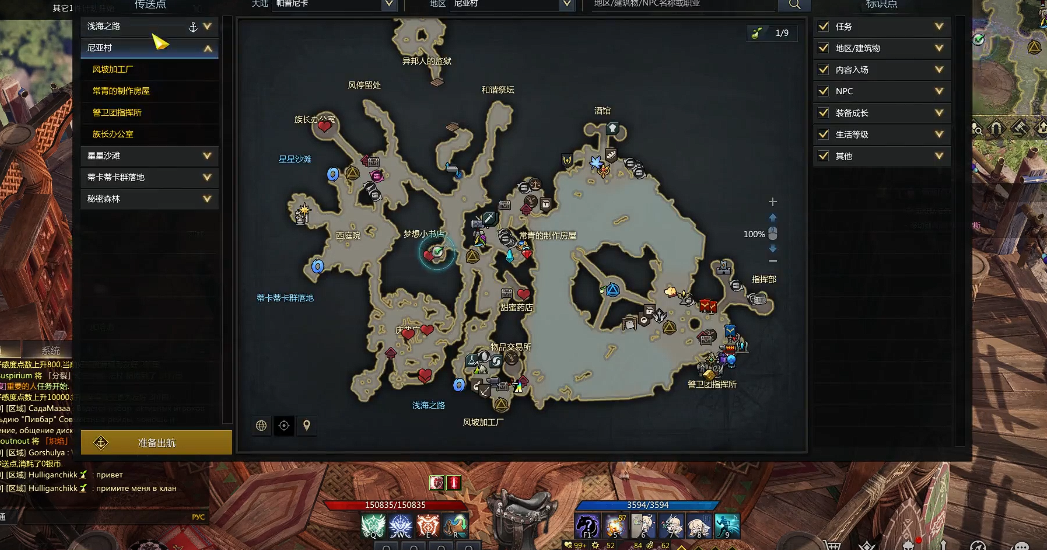The width and height of the screenshot is (1047, 550).
Task: Toggle the 任务 marker checkbox
Action: (x=824, y=27)
